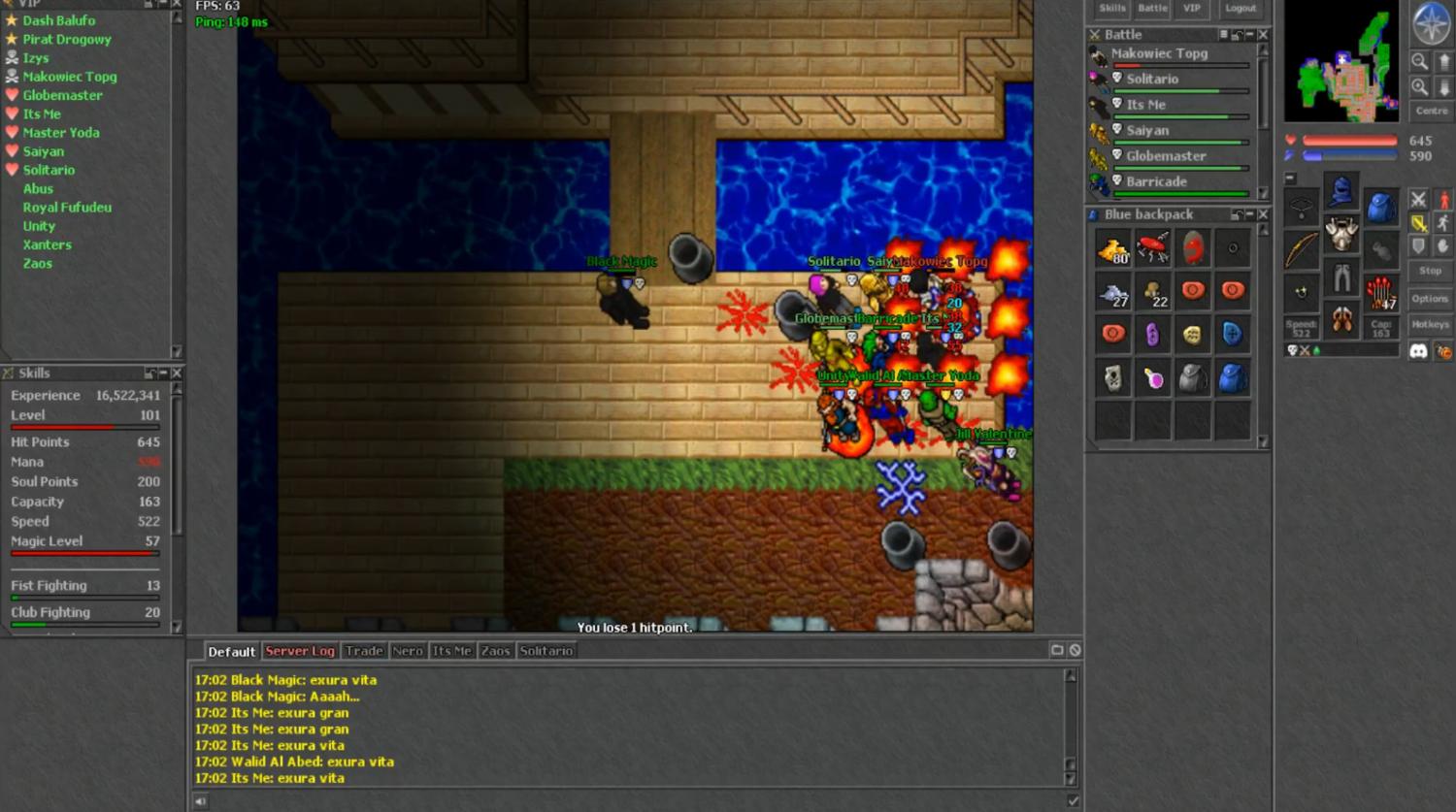Close the Skills window
The image size is (1456, 812).
tap(177, 374)
